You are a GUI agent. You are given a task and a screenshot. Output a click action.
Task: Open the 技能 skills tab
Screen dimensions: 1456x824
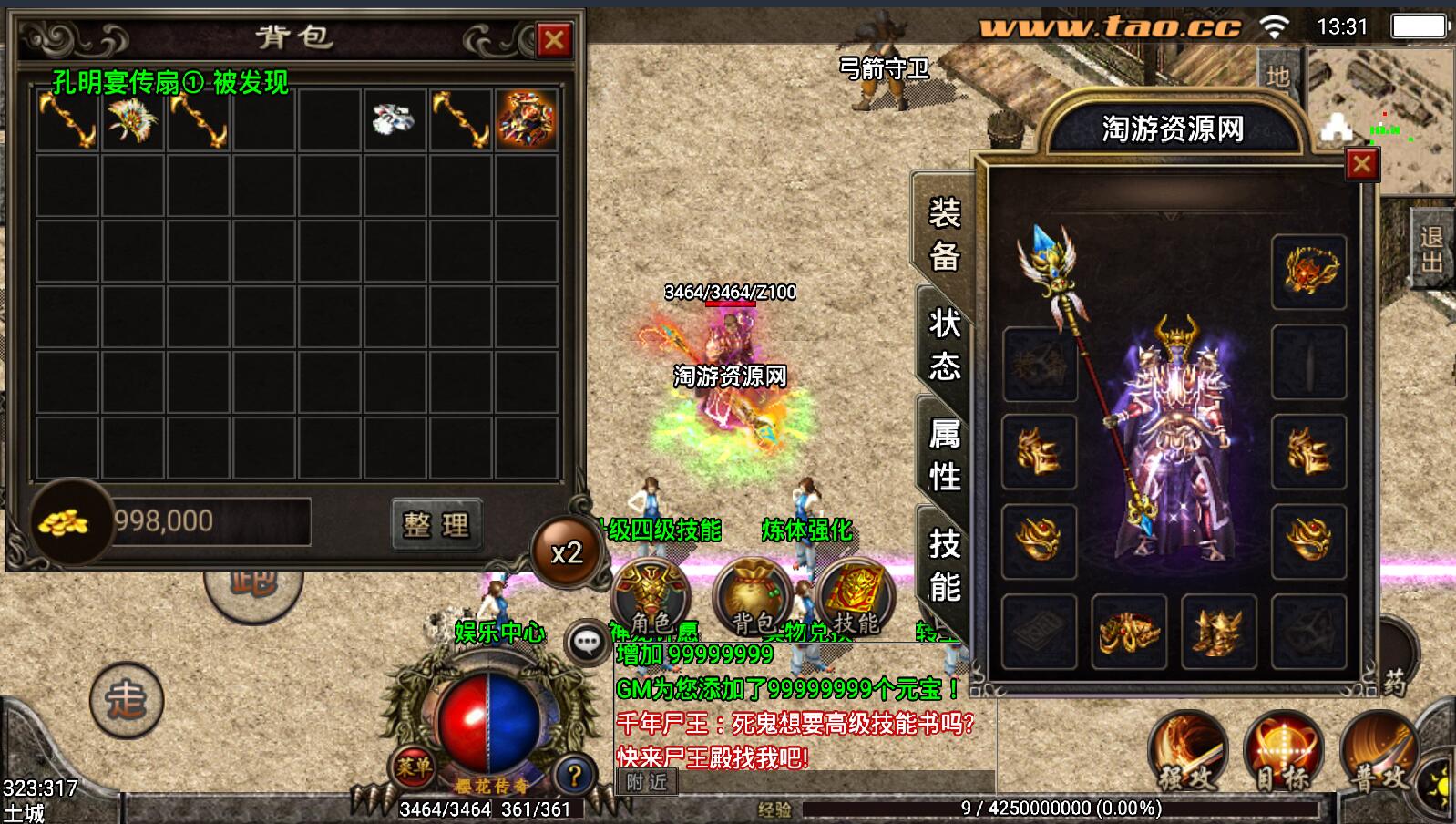tap(944, 565)
